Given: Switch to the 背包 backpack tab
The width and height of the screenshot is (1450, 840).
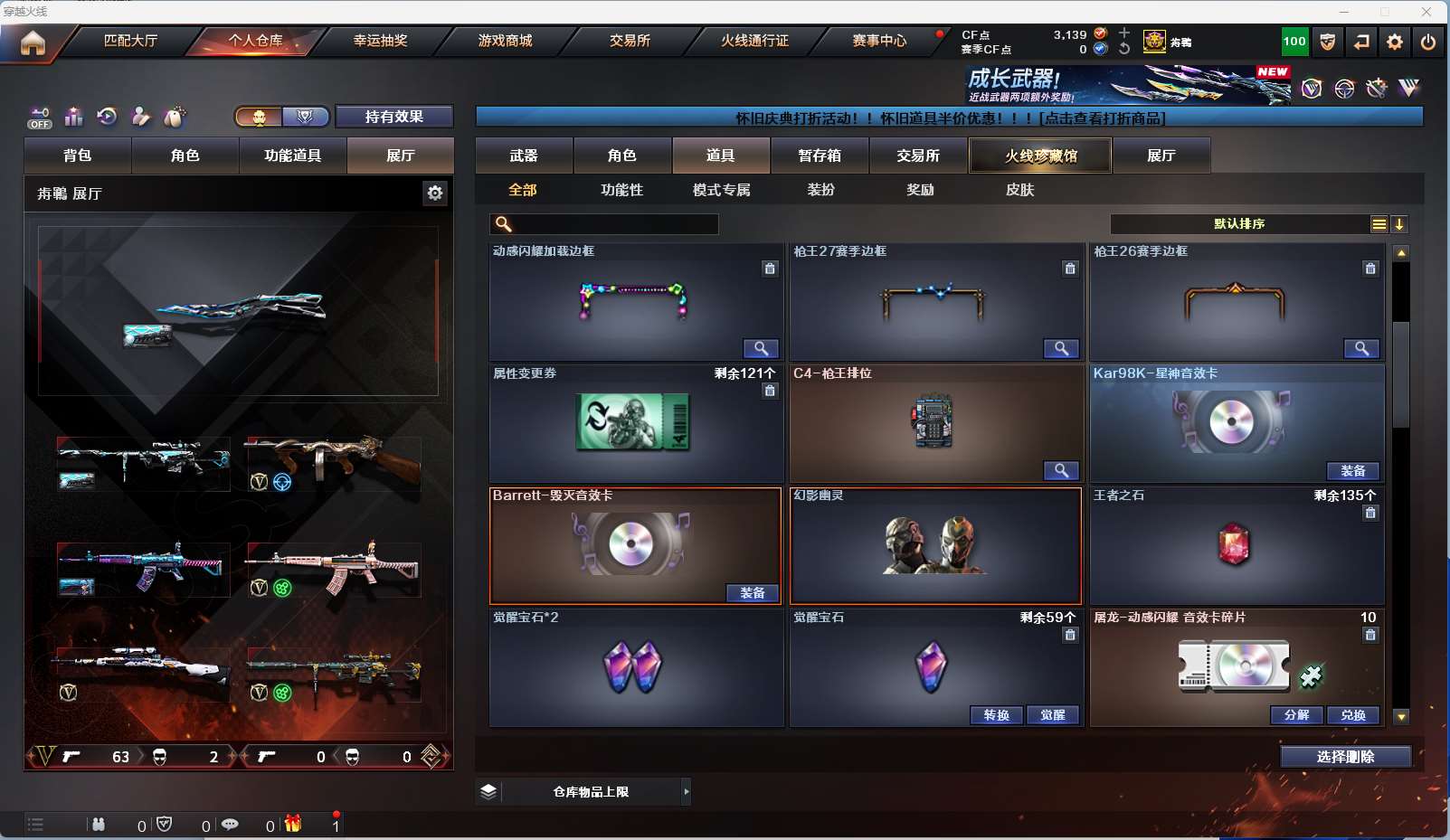Looking at the screenshot, I should click(x=78, y=156).
